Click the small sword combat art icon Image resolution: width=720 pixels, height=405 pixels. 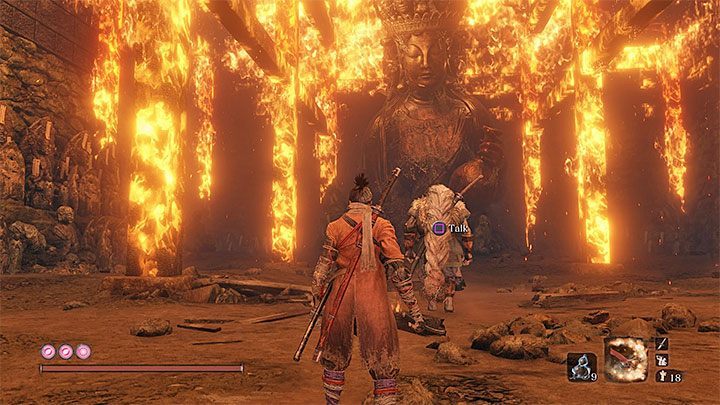click(661, 345)
